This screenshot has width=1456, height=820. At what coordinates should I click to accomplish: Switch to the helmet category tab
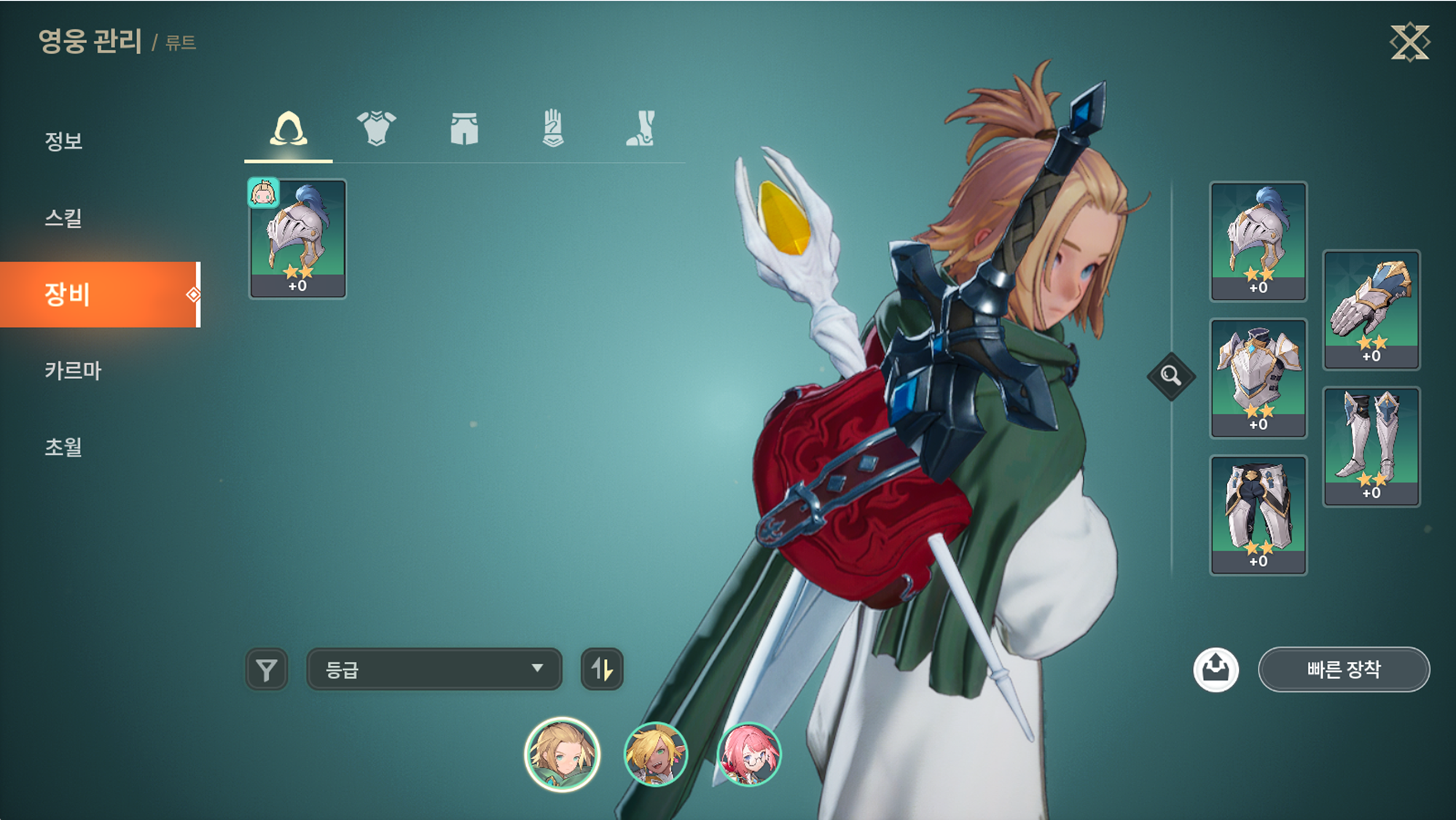[x=289, y=130]
